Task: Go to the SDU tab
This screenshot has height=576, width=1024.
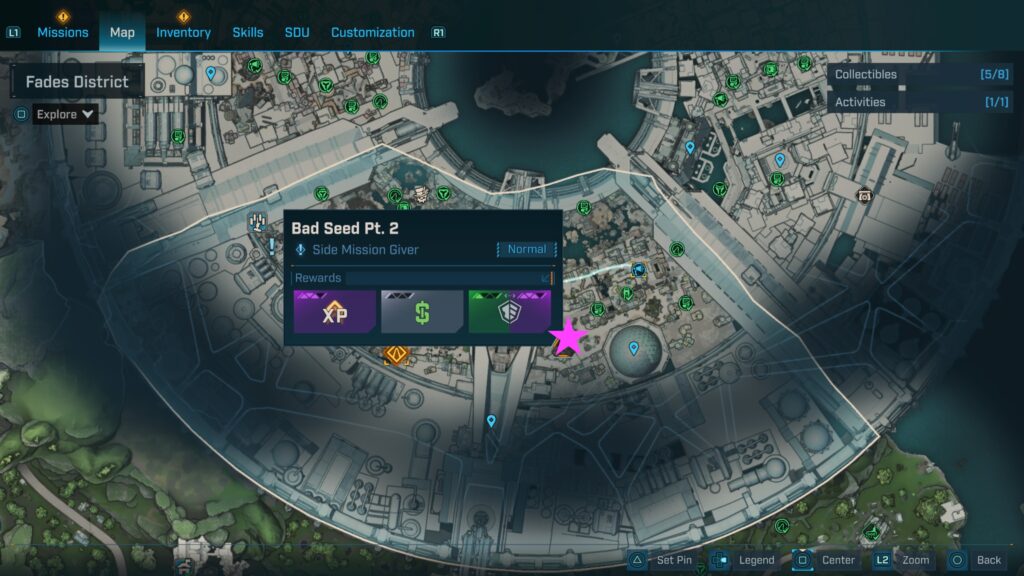Action: pyautogui.click(x=297, y=32)
